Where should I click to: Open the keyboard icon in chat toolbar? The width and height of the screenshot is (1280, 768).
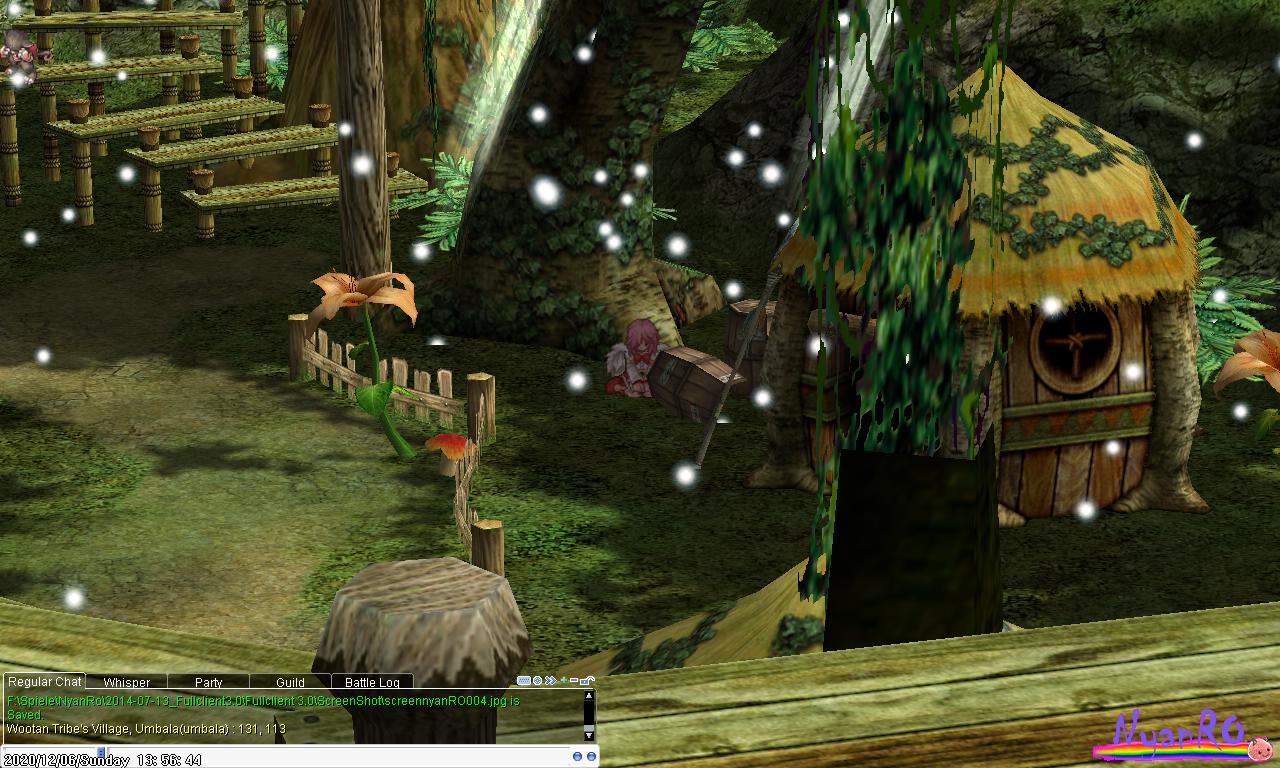click(x=524, y=680)
